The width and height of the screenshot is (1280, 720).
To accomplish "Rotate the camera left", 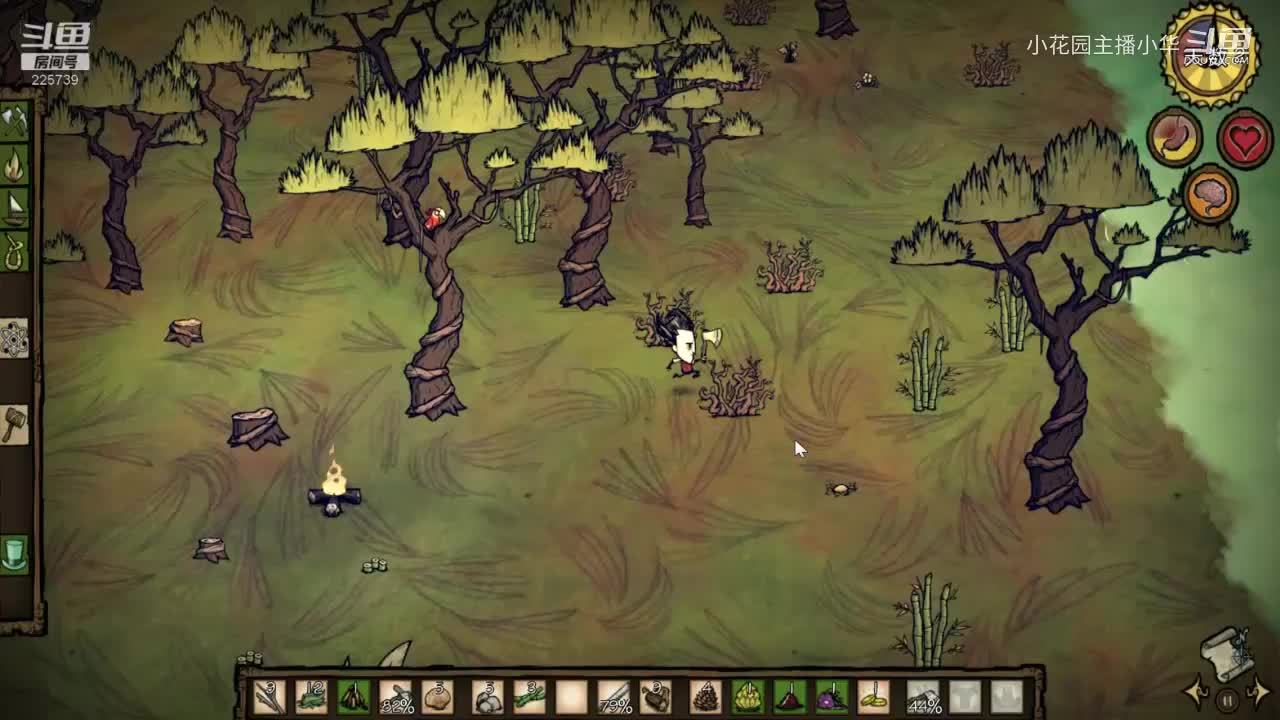I will click(1194, 692).
